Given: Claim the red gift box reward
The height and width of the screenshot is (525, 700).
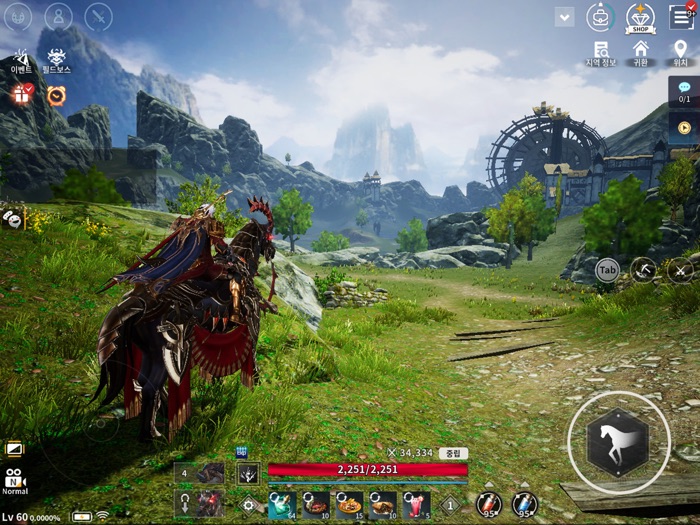Looking at the screenshot, I should (x=22, y=95).
